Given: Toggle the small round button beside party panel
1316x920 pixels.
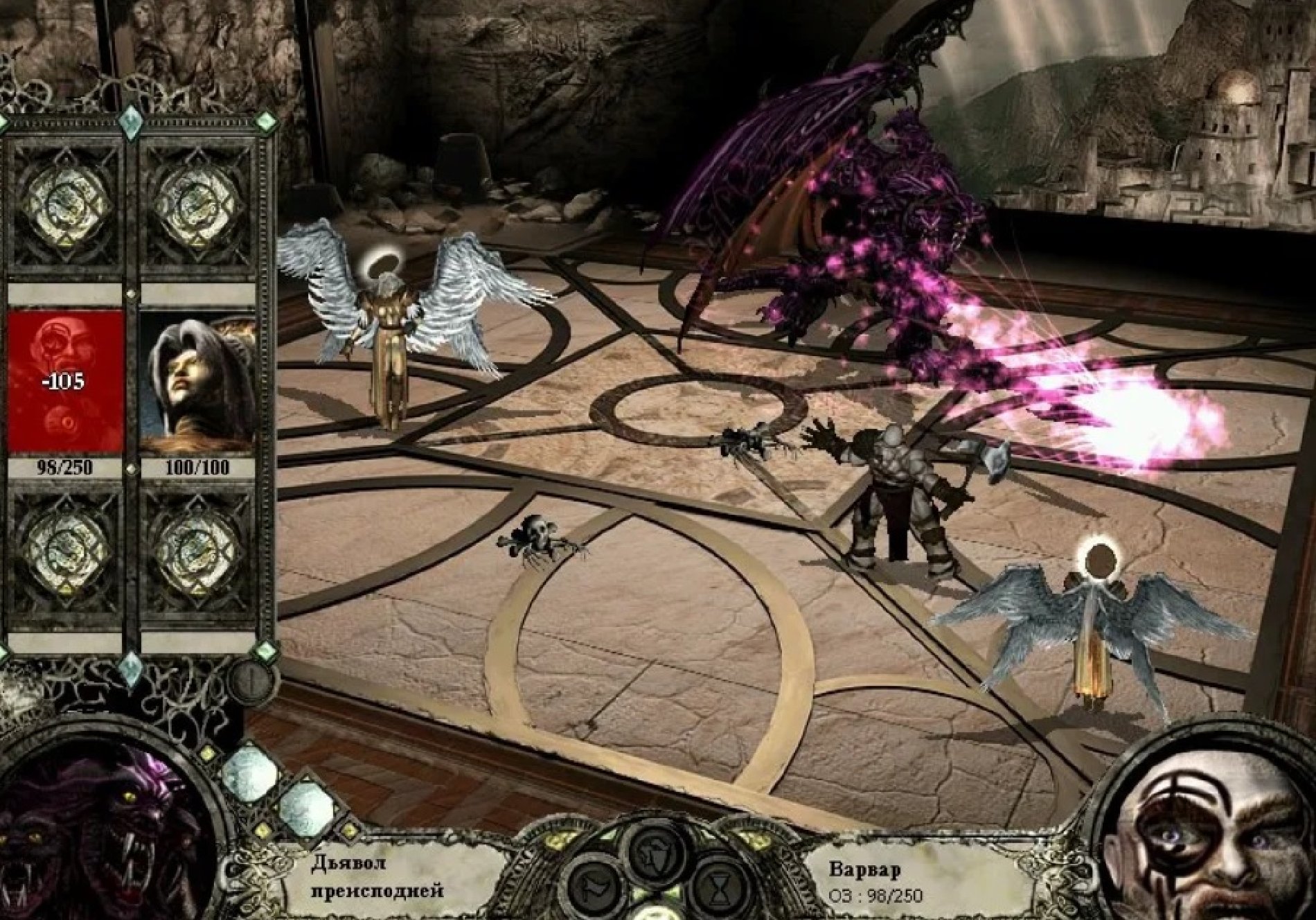Looking at the screenshot, I should (251, 681).
